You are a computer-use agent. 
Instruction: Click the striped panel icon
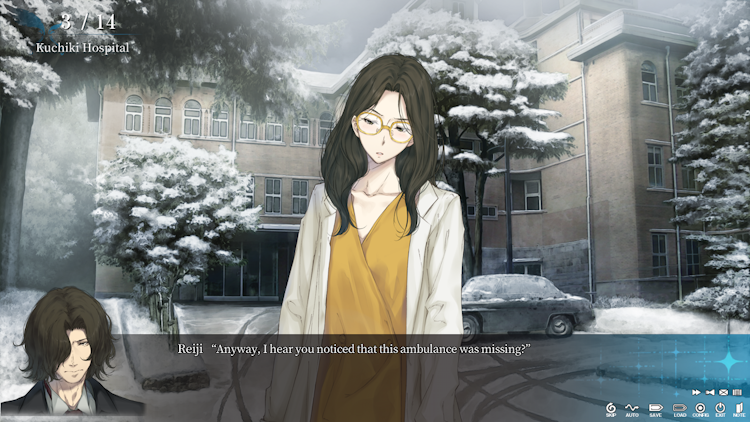tap(735, 392)
